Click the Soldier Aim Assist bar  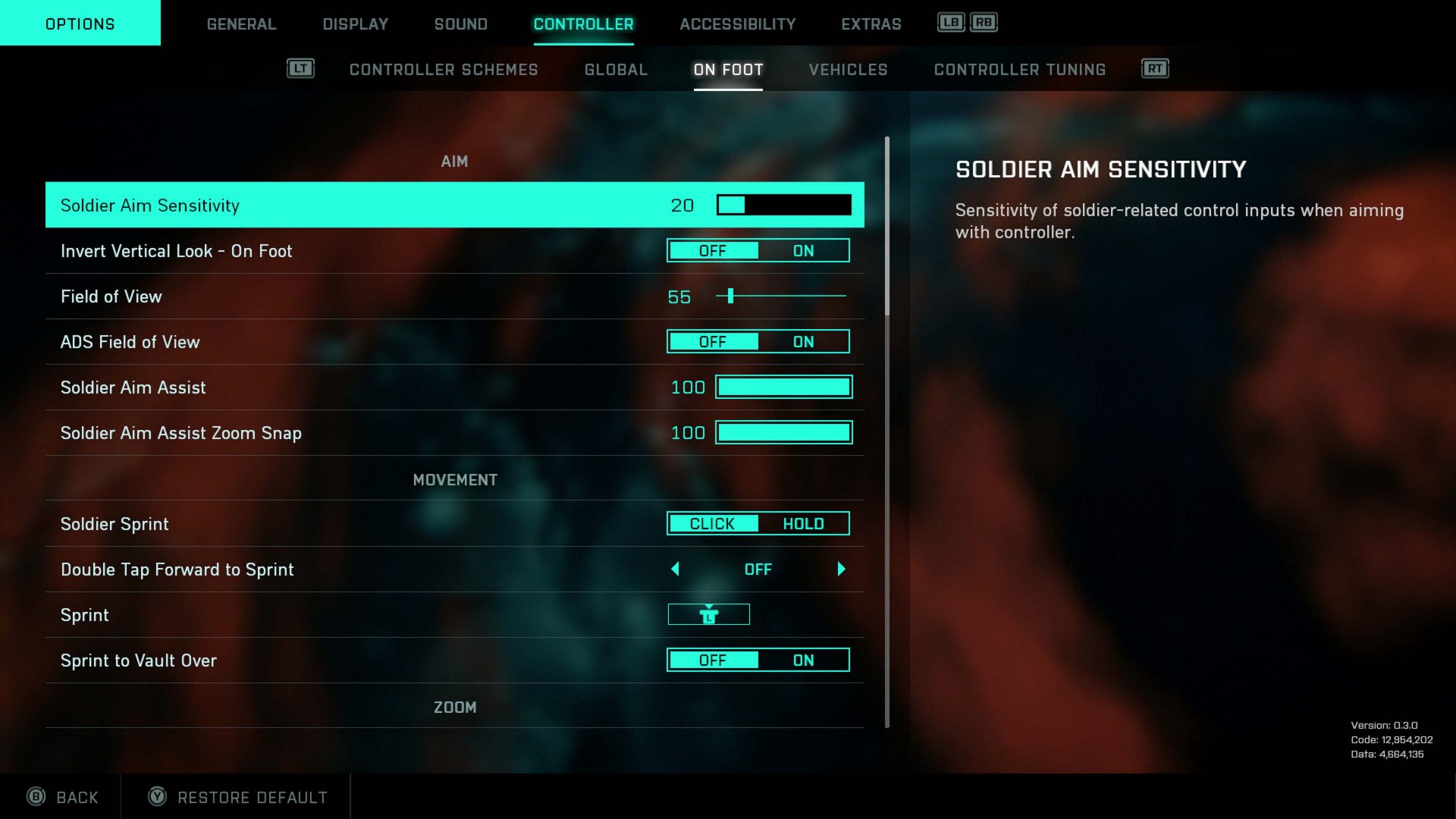click(x=783, y=388)
